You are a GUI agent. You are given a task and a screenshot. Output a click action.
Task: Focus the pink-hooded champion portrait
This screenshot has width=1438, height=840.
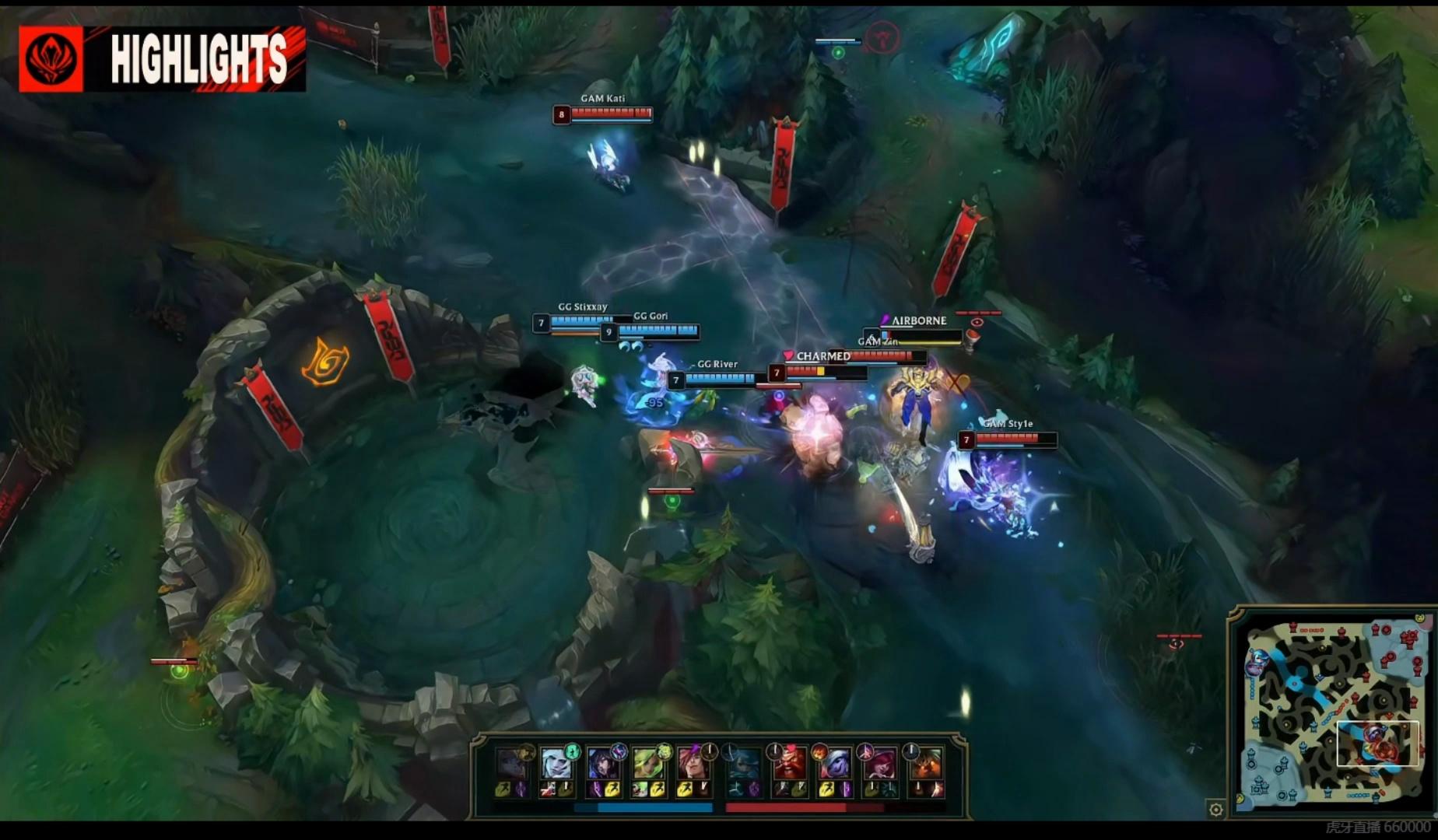pos(880,765)
